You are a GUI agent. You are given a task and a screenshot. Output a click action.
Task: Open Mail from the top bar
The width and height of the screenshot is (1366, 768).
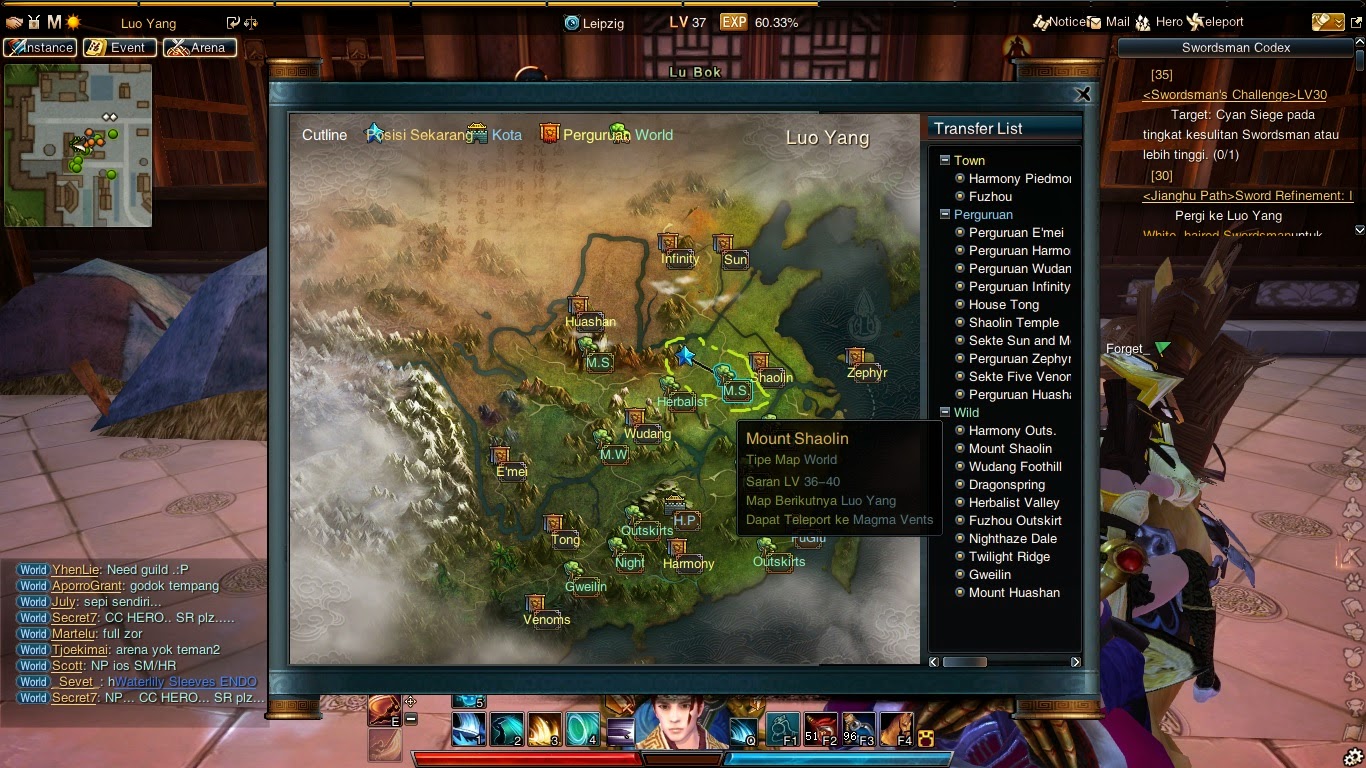click(x=1095, y=22)
